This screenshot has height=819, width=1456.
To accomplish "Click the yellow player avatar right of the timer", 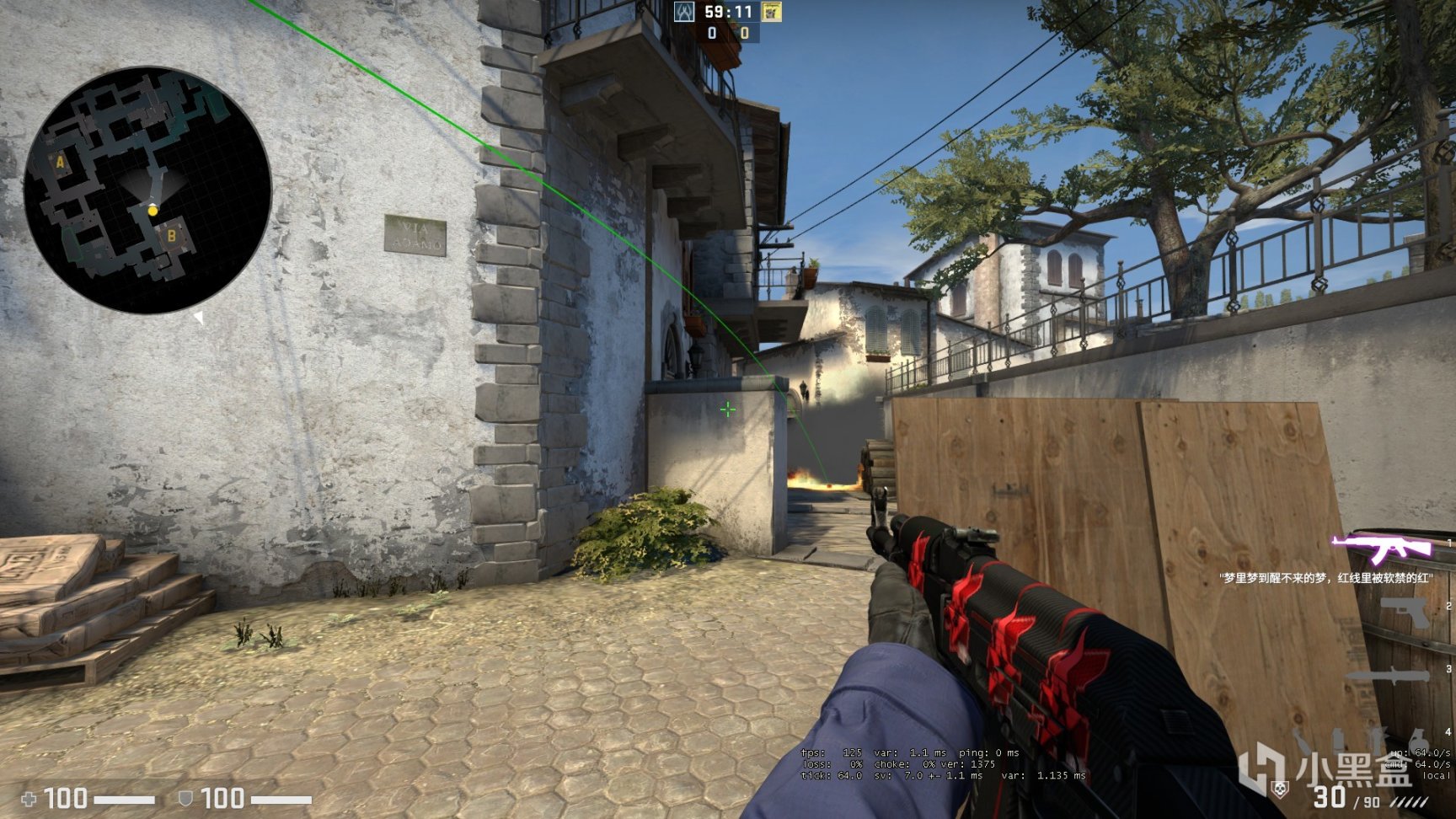I will [771, 11].
